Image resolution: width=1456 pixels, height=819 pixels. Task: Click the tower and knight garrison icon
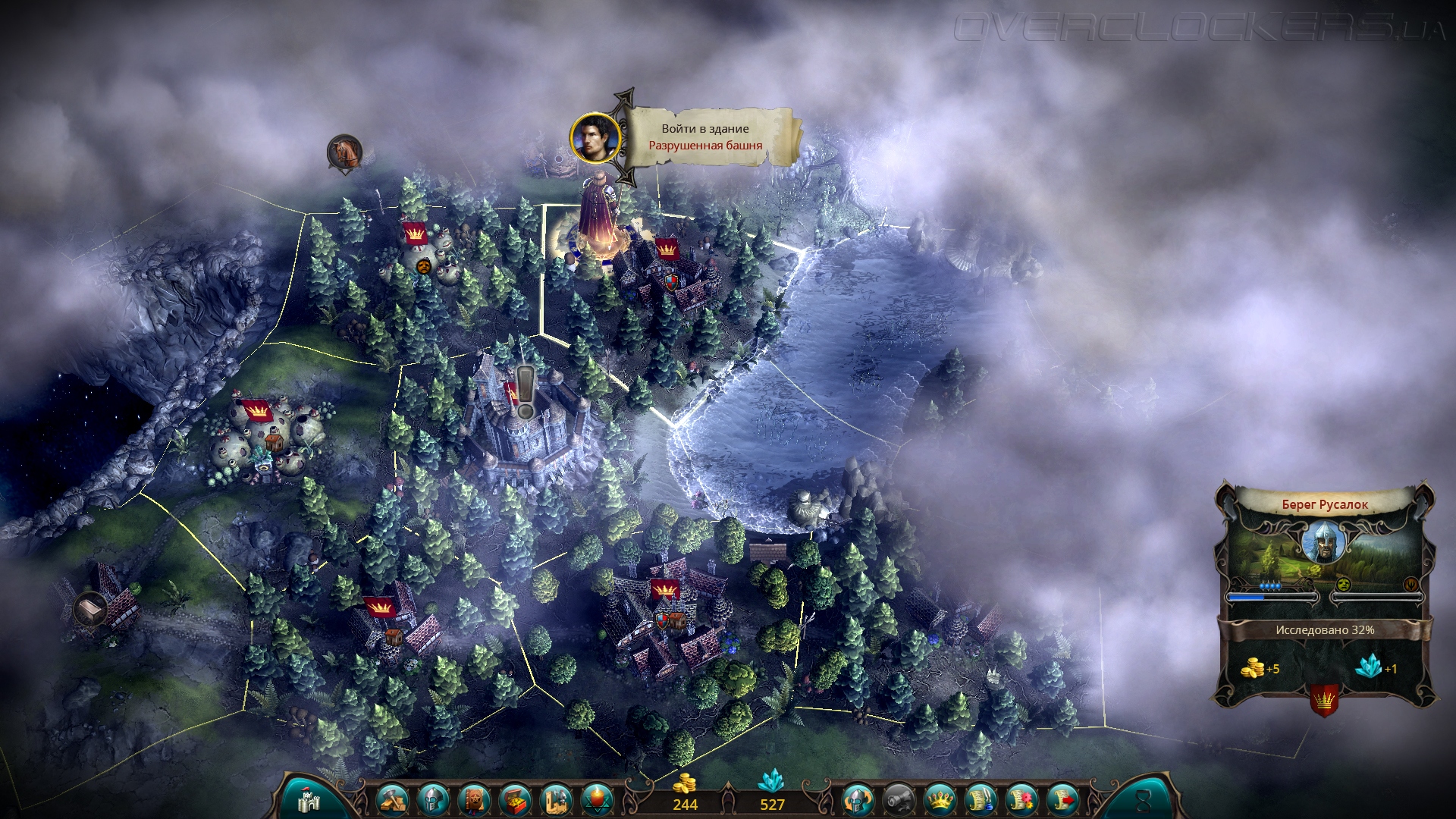click(557, 800)
